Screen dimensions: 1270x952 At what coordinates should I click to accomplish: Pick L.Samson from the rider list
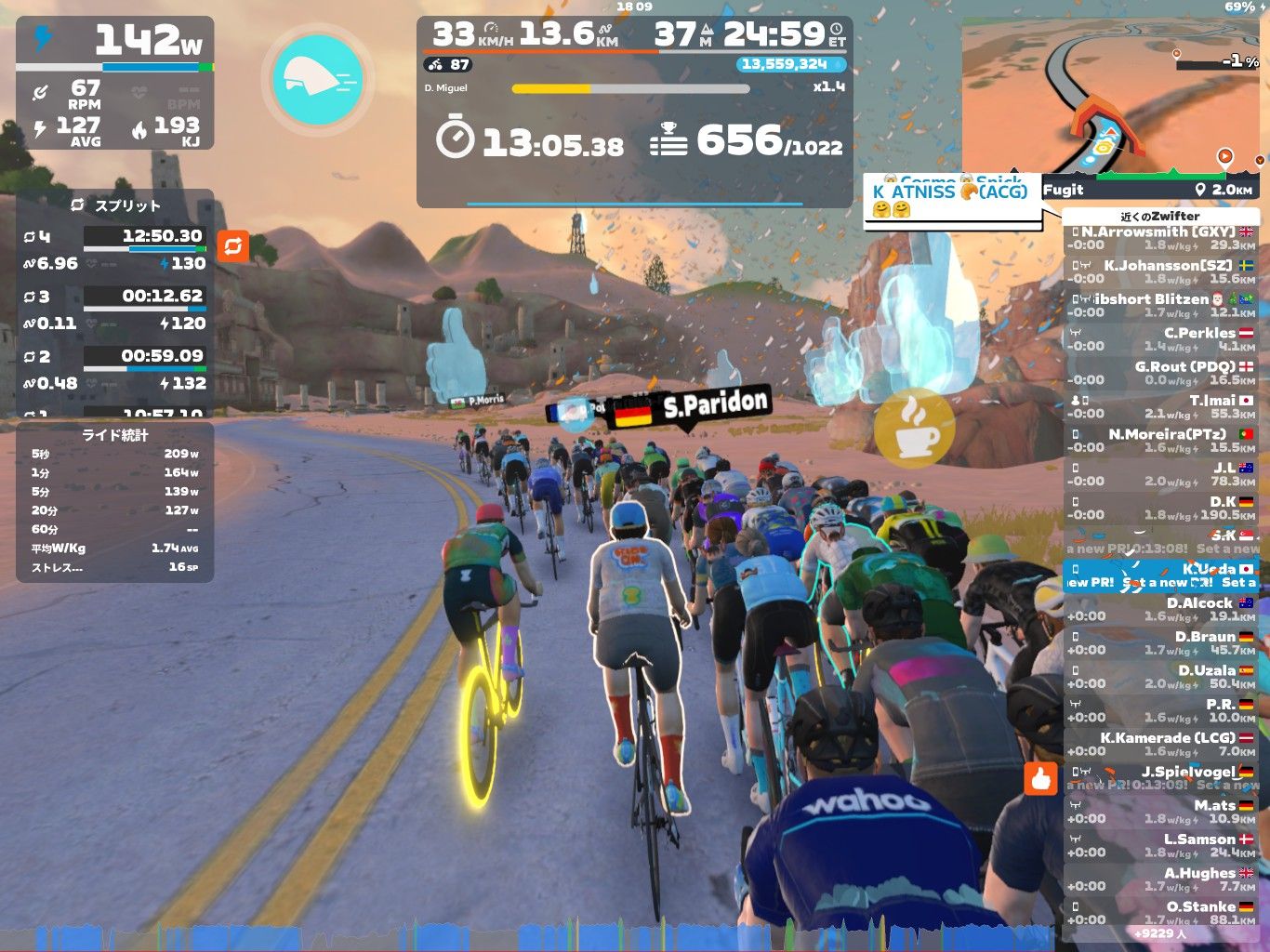click(x=1160, y=845)
